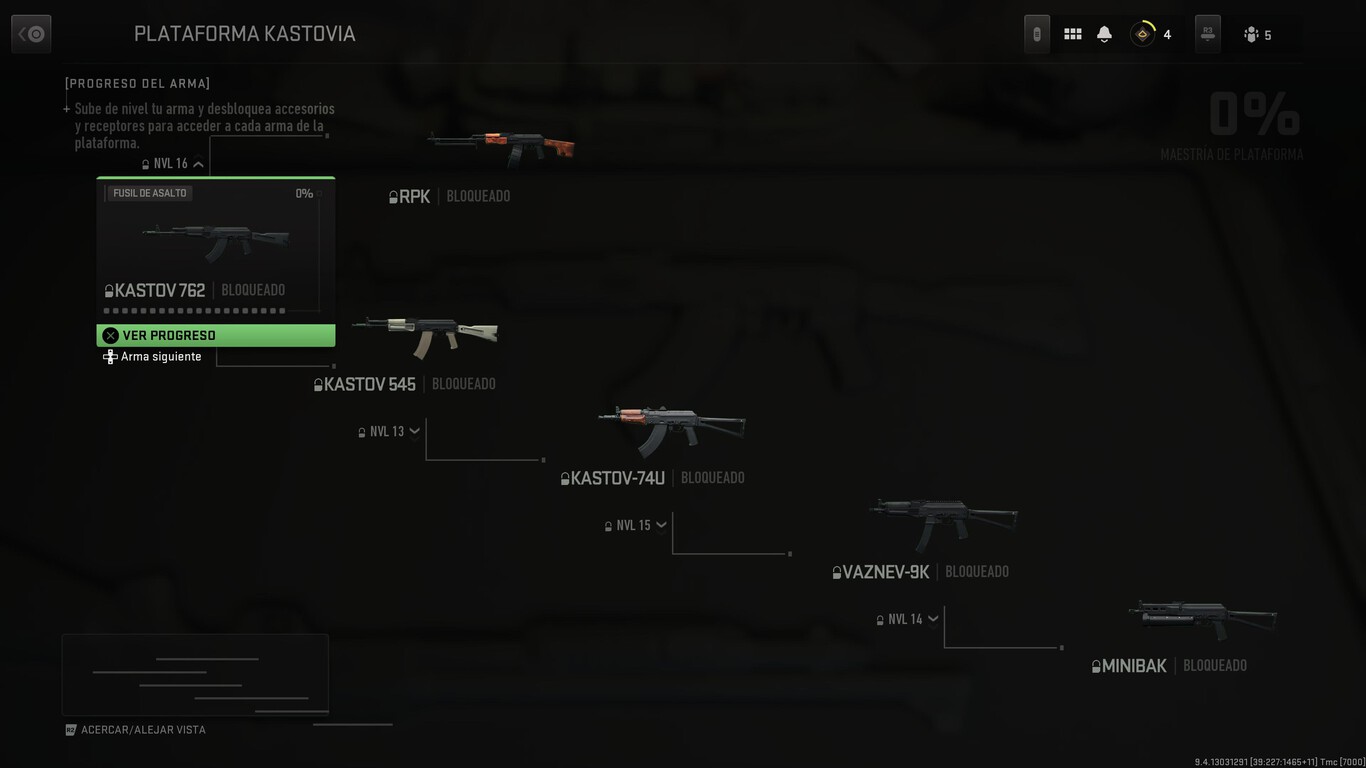1366x768 pixels.
Task: Click the PLATAFORMA KASTOVIA title
Action: [245, 33]
